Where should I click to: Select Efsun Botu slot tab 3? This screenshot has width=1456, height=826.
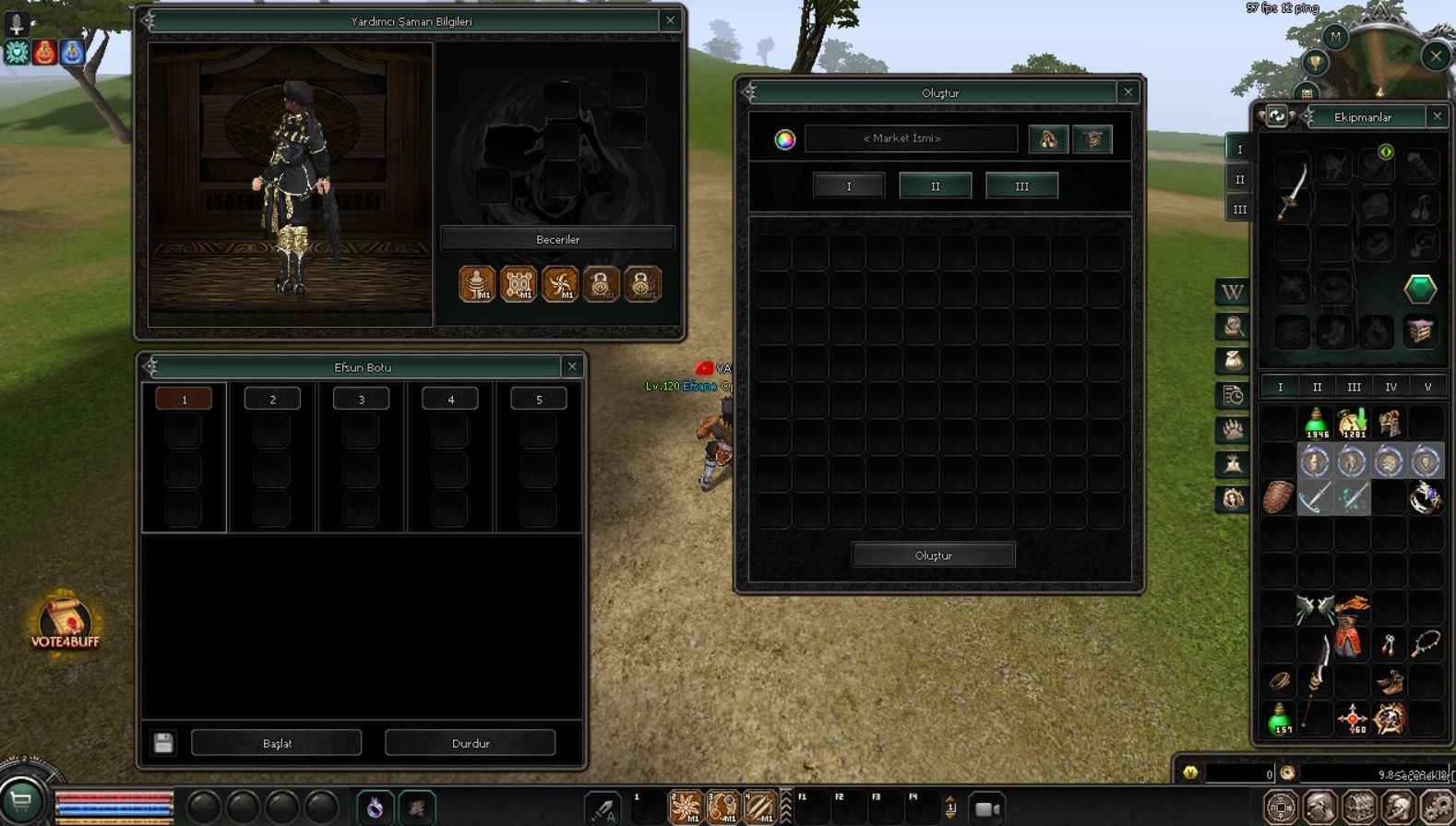(x=361, y=399)
